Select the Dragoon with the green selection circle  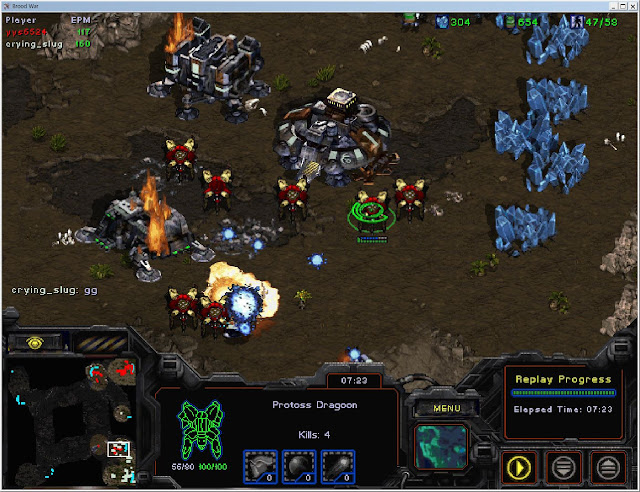(371, 212)
